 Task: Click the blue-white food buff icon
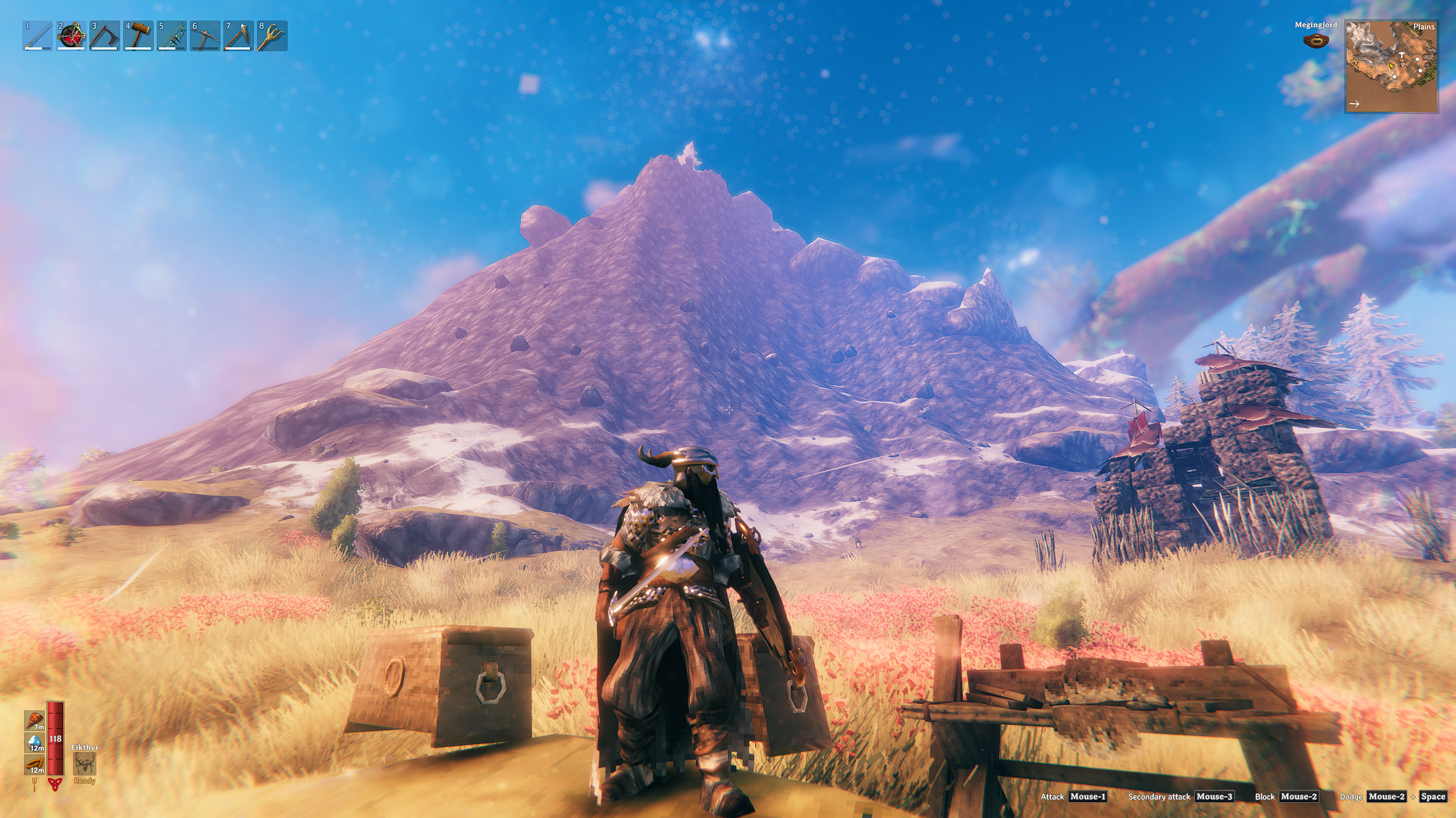(x=35, y=742)
